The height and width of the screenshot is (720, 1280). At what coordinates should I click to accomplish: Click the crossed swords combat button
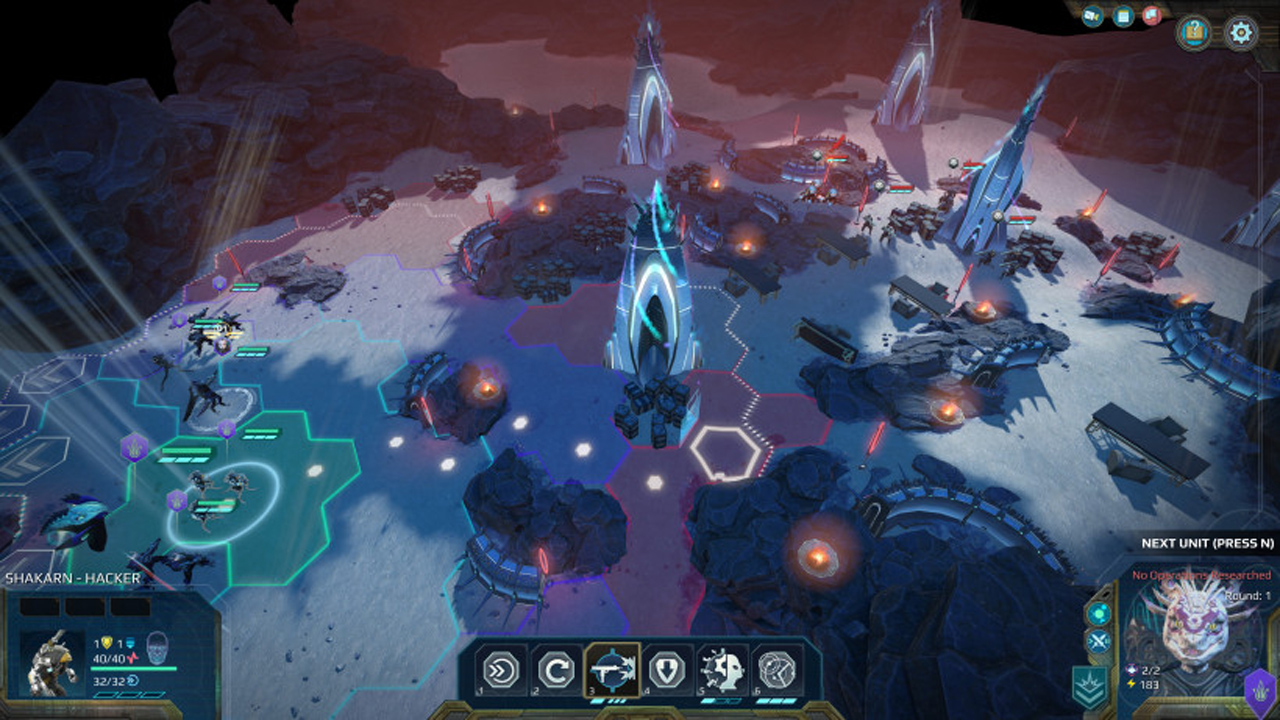[1099, 642]
